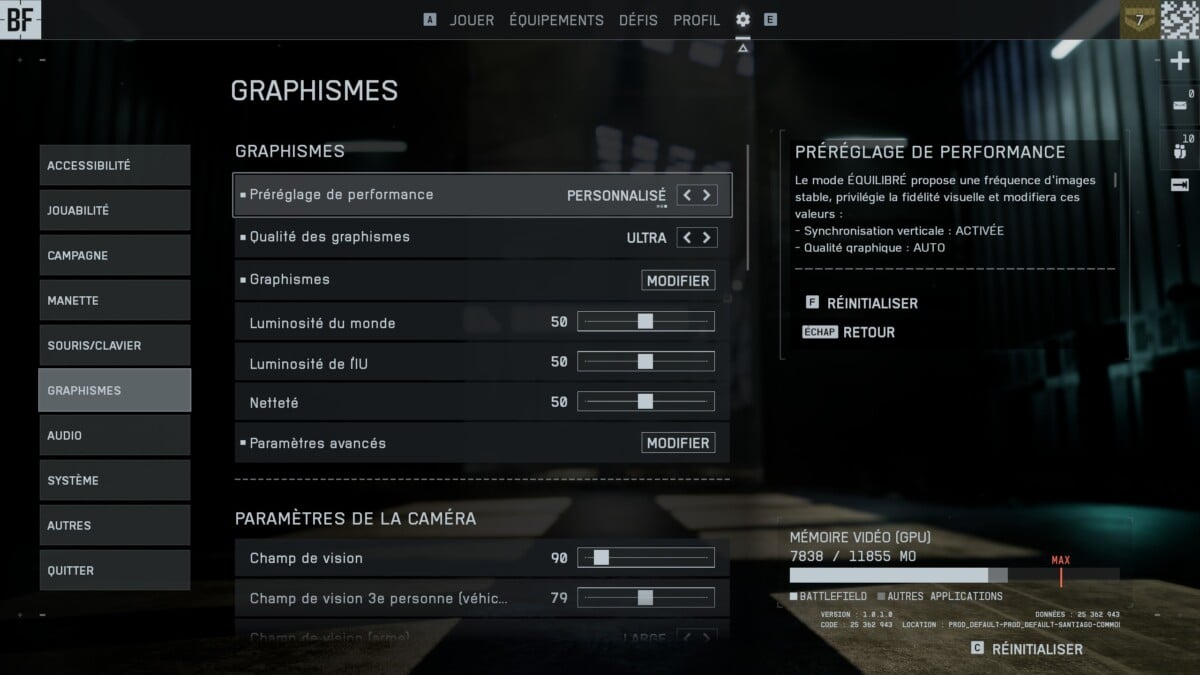Screen dimensions: 1200x675
Task: Switch to the Jouabilité settings
Action: click(114, 211)
